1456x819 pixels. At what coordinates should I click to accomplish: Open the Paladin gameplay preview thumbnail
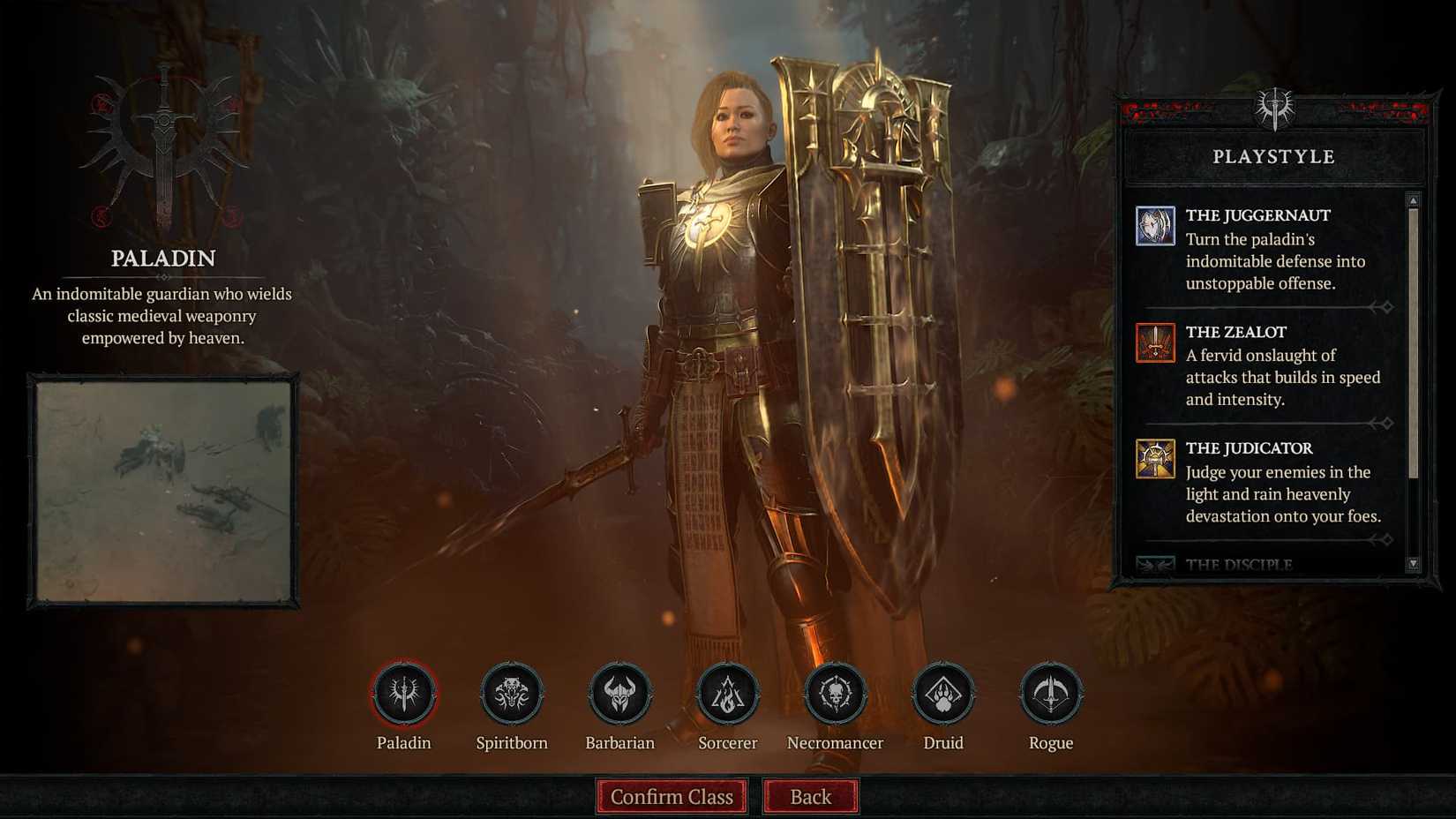[164, 490]
